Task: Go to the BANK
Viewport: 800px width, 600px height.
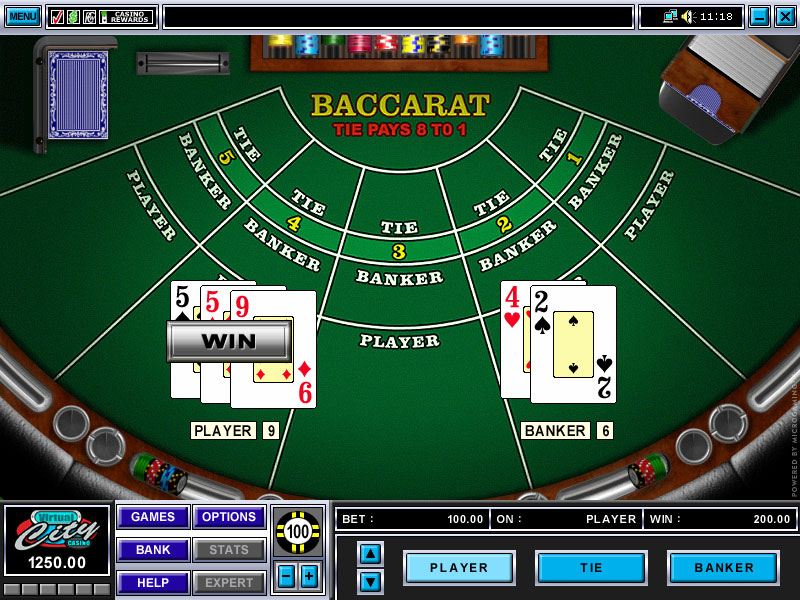Action: coord(153,550)
